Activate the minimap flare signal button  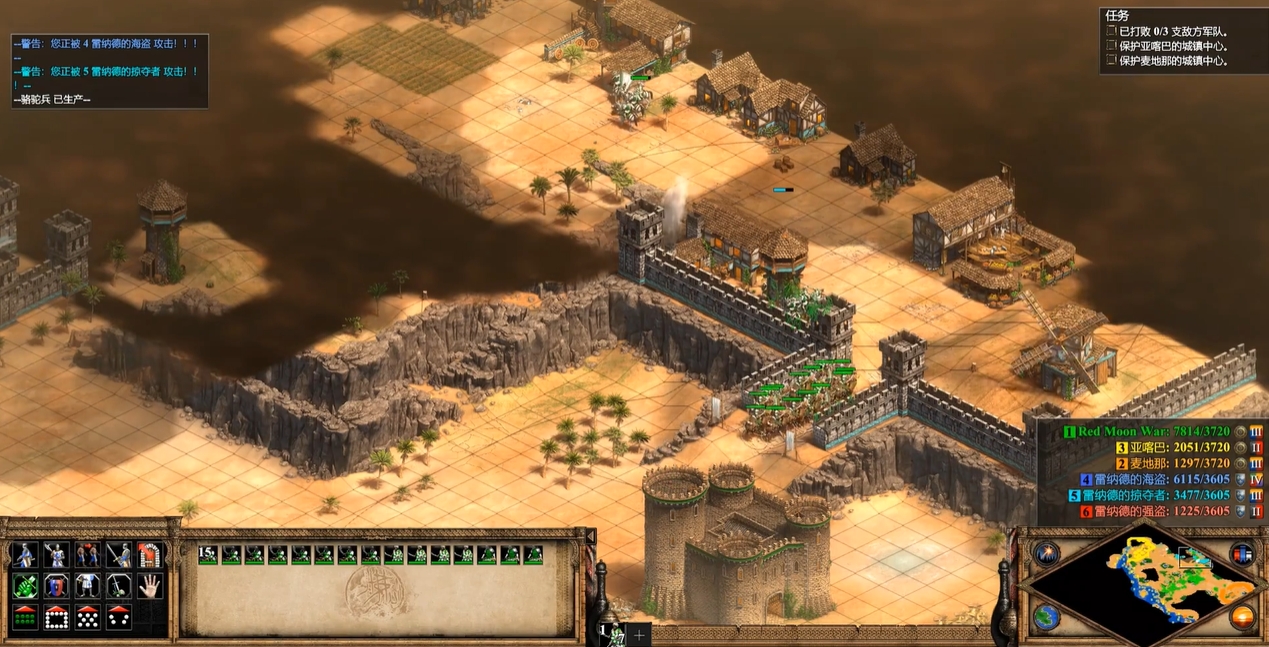point(1047,553)
